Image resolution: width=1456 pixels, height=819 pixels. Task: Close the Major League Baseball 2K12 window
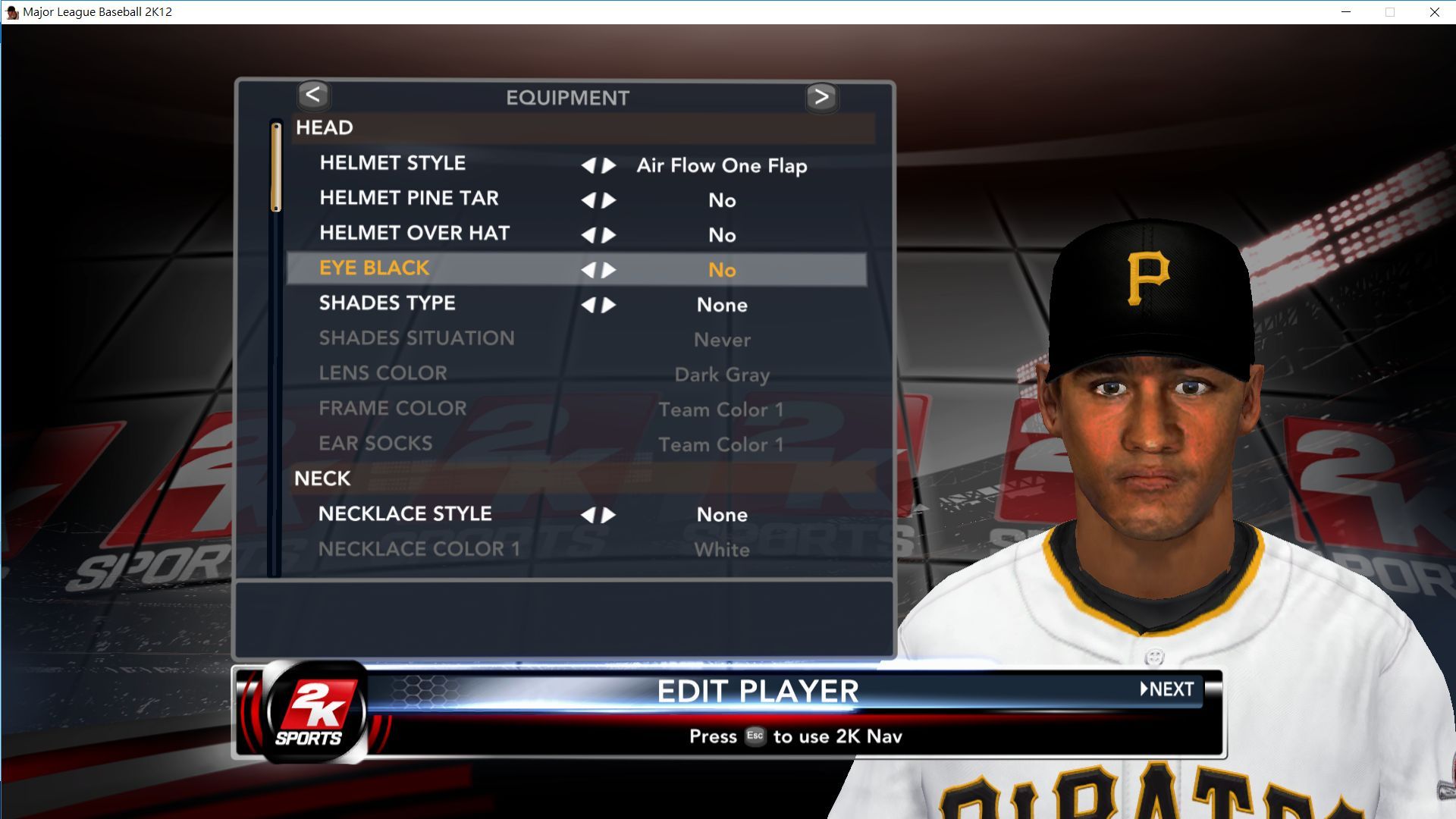pos(1434,12)
